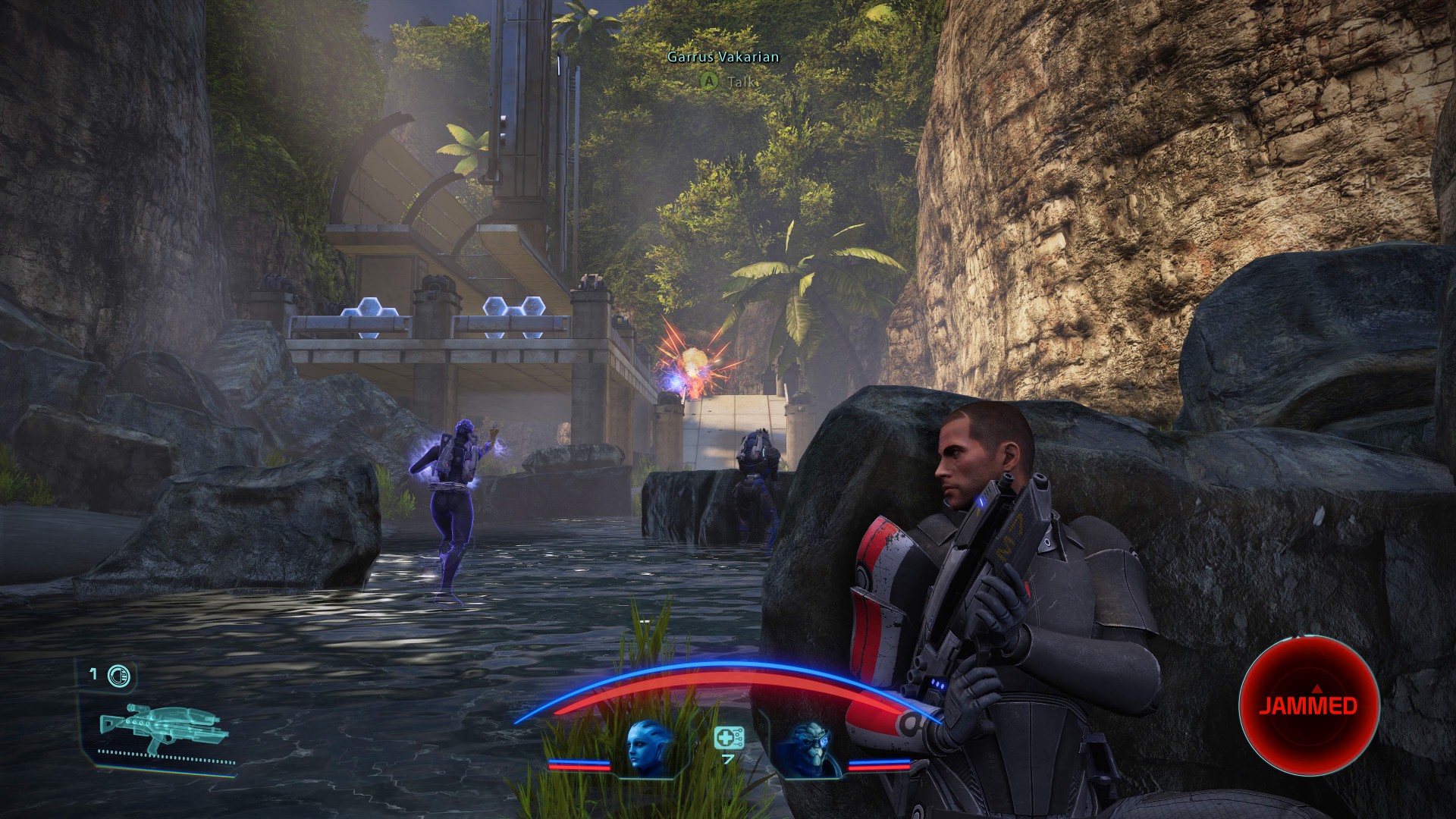Click the grenade count number one

pos(93,673)
